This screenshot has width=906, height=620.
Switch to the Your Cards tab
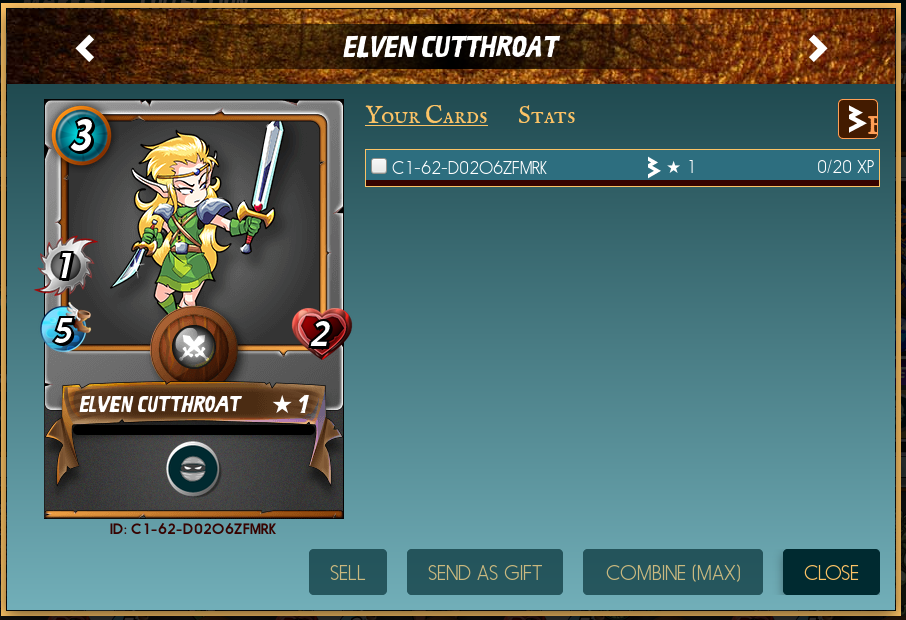pyautogui.click(x=426, y=116)
